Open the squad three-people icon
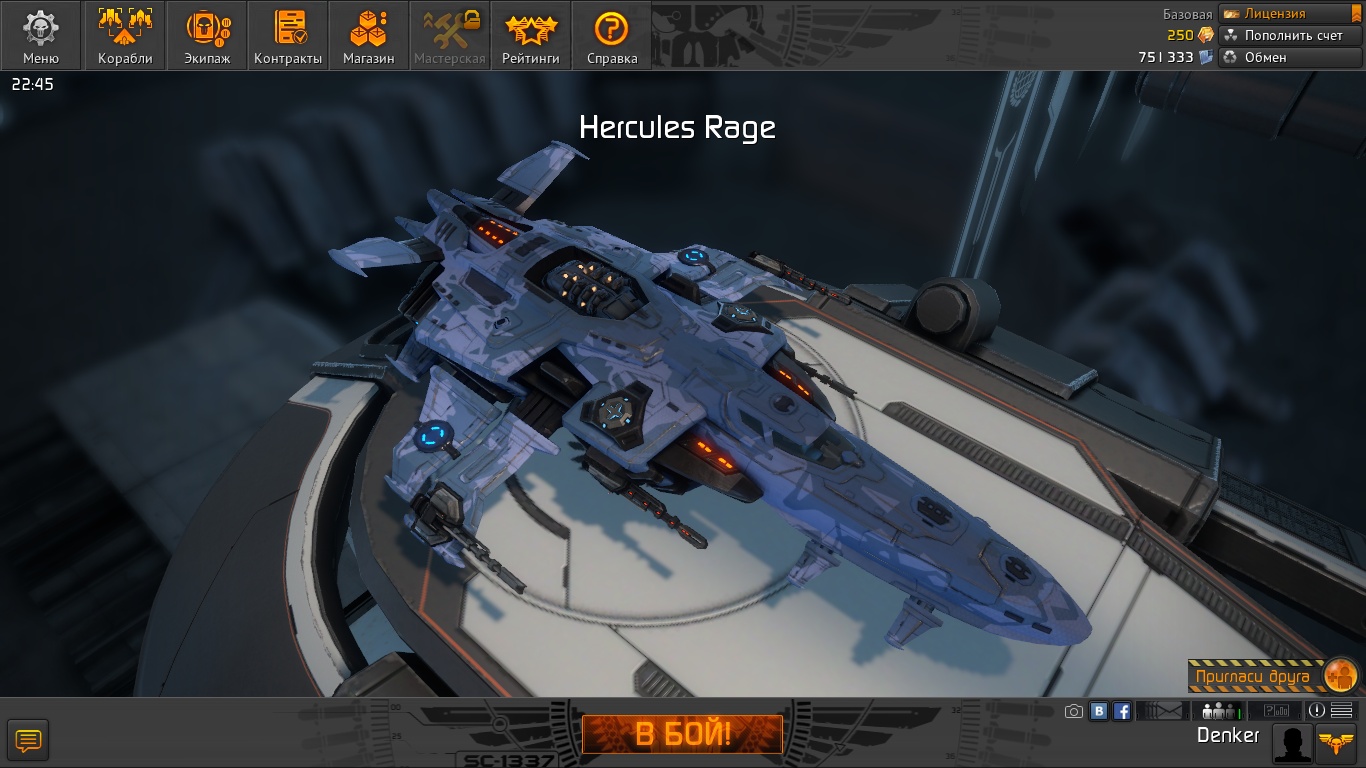This screenshot has width=1366, height=768. [1221, 711]
